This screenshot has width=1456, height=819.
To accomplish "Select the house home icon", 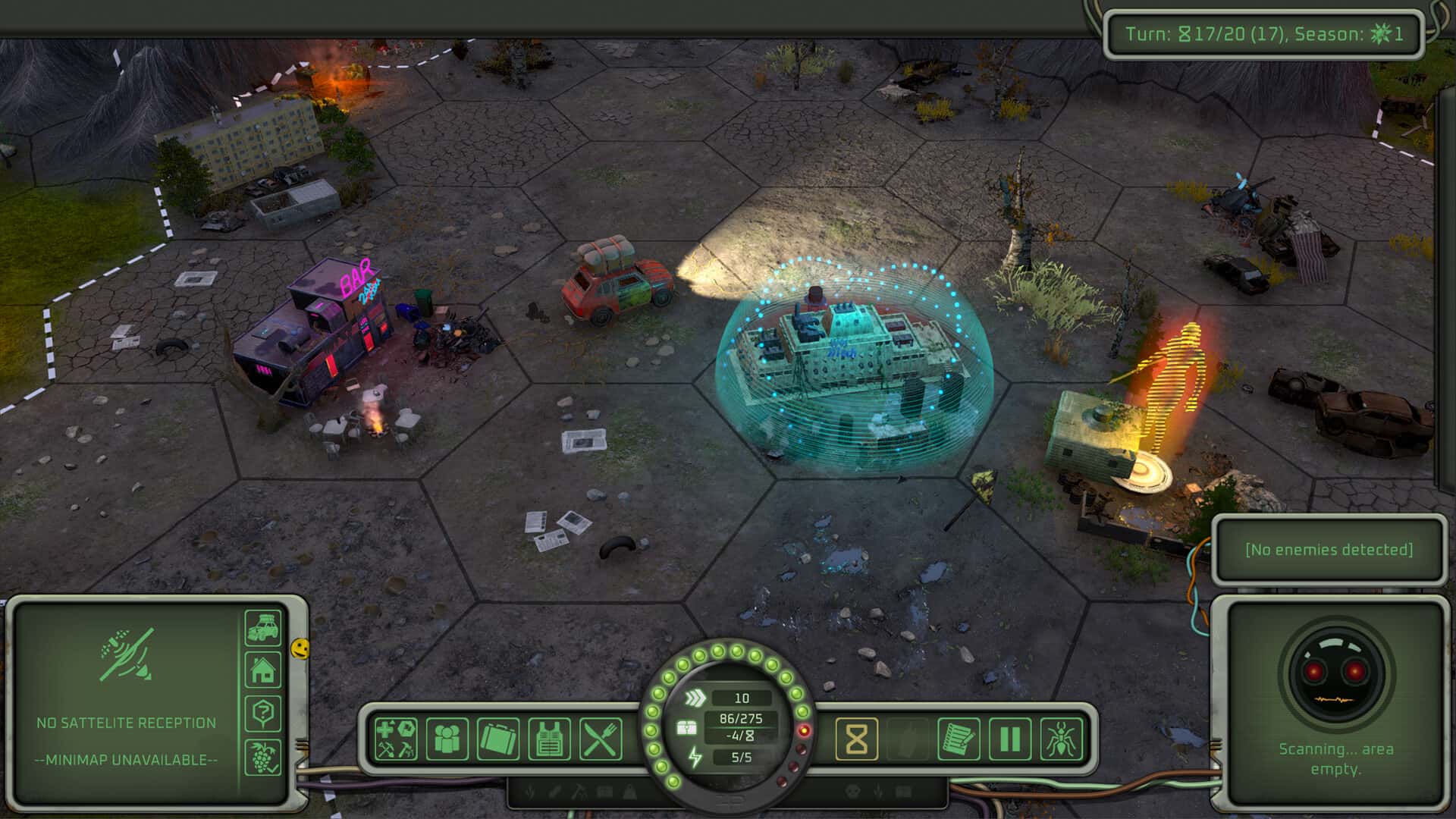I will click(x=262, y=670).
